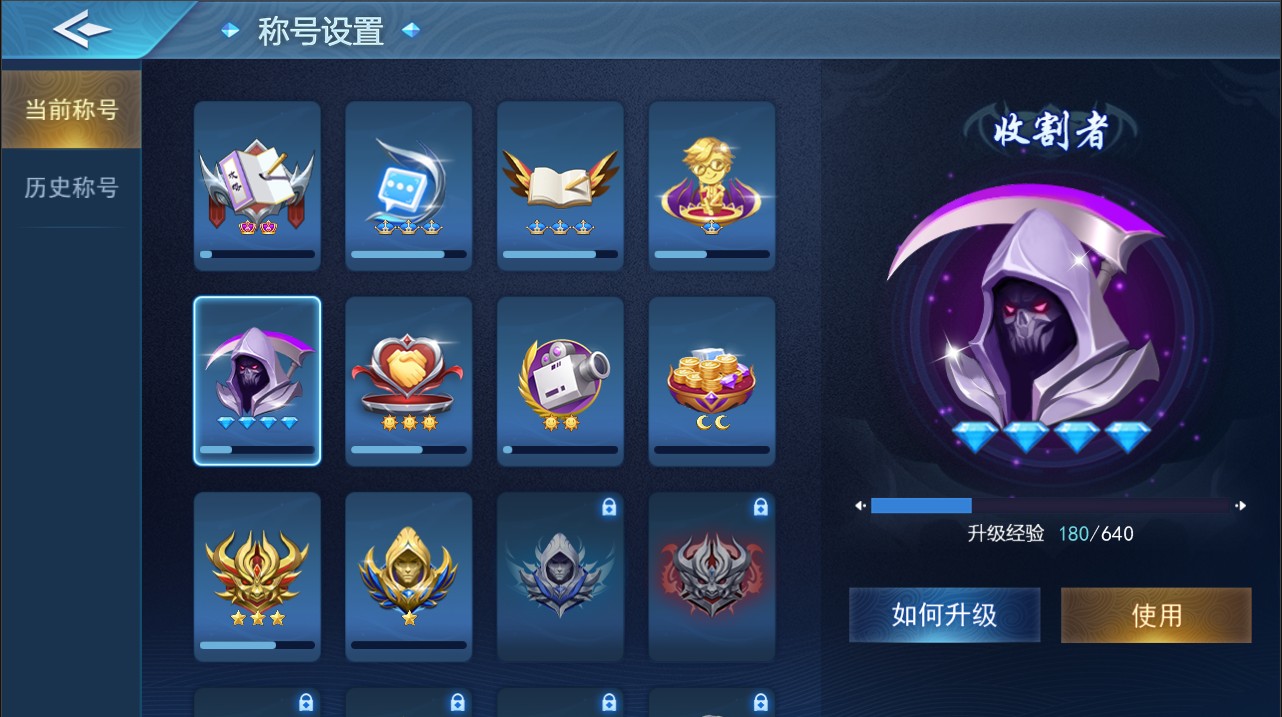Screen dimensions: 1282x717
Task: Select the video camera title card
Action: click(560, 381)
